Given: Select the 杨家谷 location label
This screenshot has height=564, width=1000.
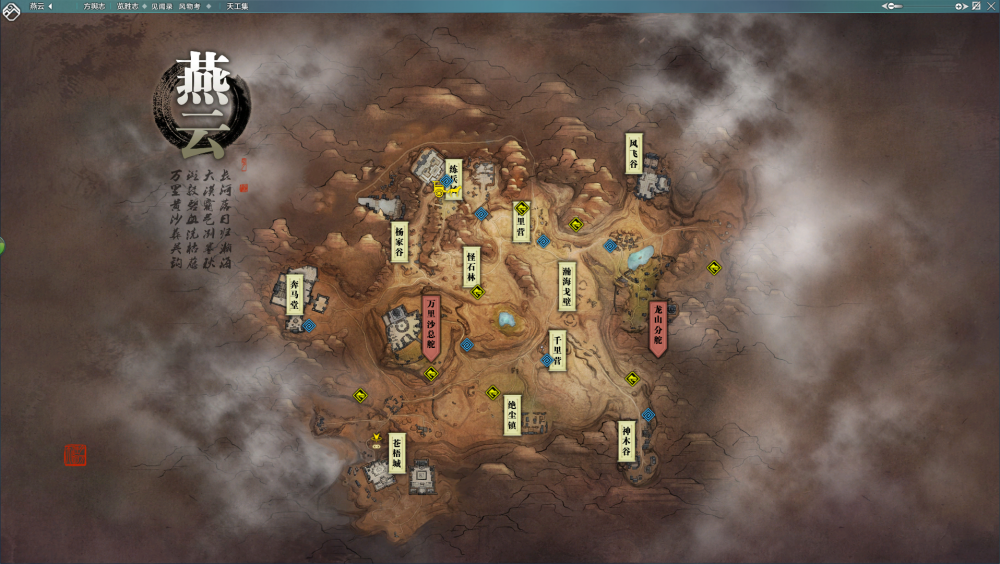Looking at the screenshot, I should point(399,242).
